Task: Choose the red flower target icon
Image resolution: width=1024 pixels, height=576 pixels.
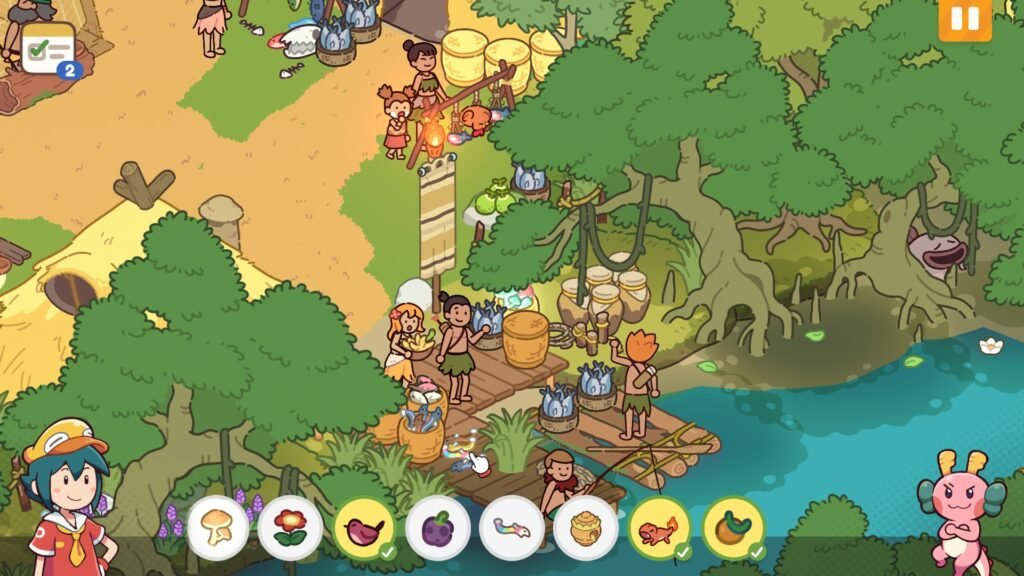Action: [x=290, y=527]
